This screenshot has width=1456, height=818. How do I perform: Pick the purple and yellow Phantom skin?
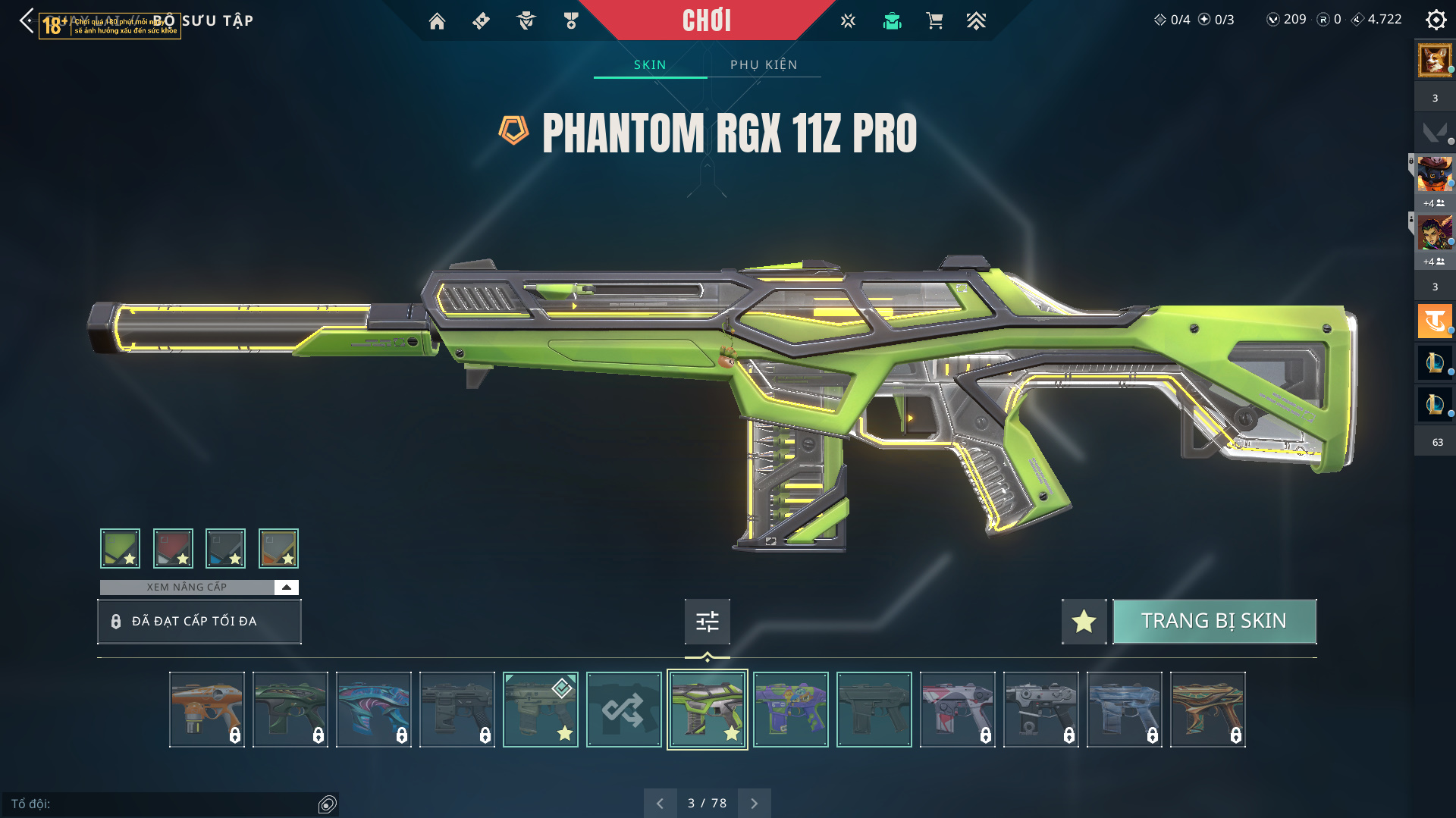(790, 710)
